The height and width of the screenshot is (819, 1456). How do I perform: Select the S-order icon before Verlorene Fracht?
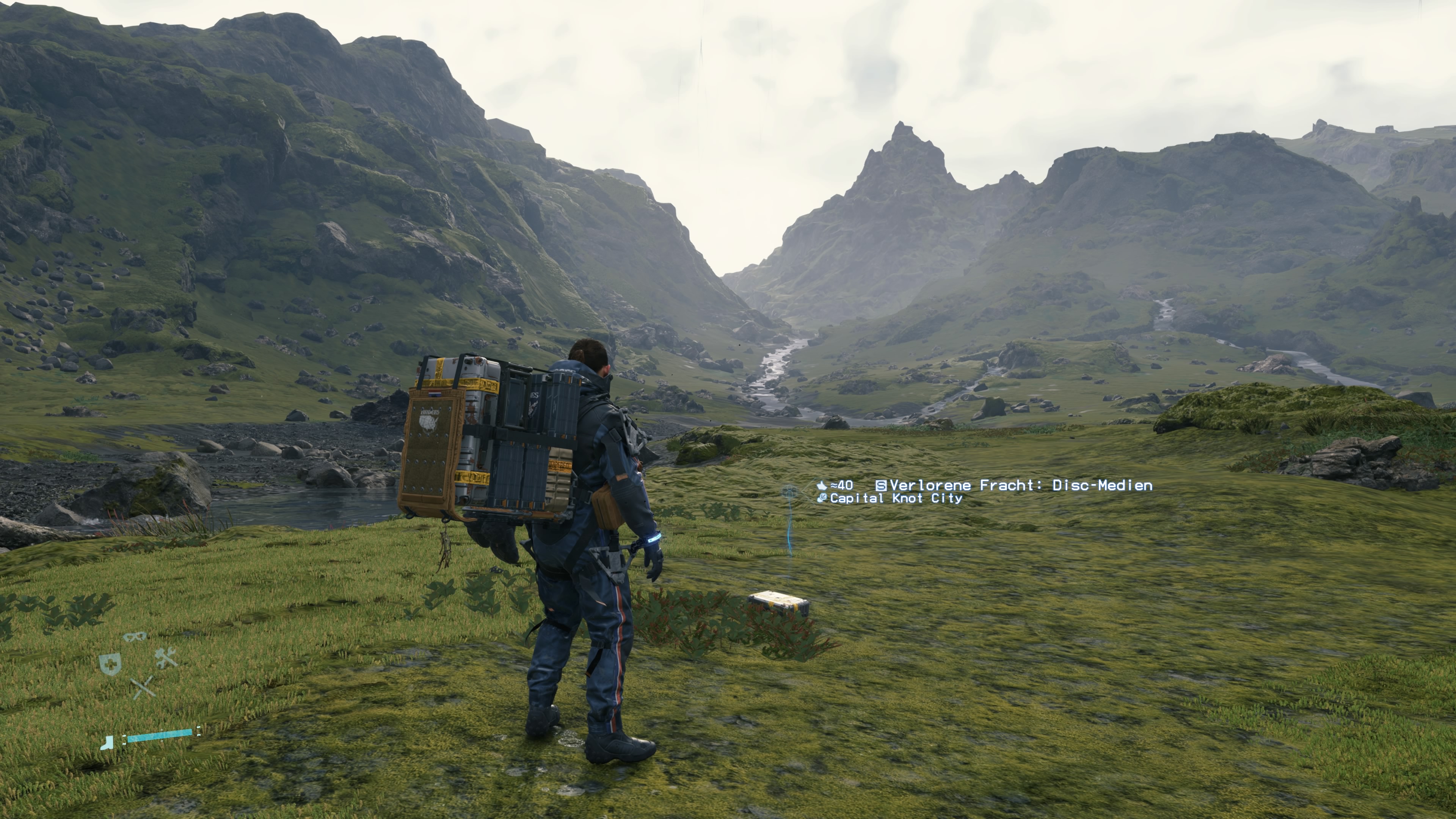(x=882, y=486)
